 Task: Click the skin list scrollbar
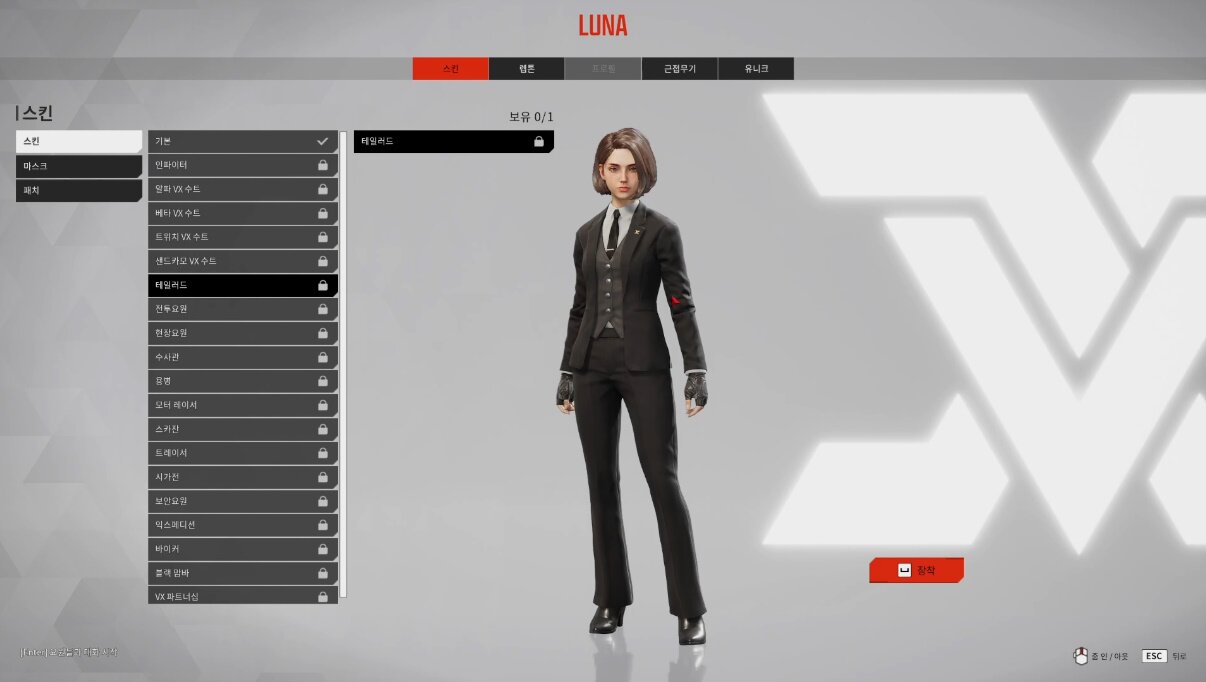point(344,364)
